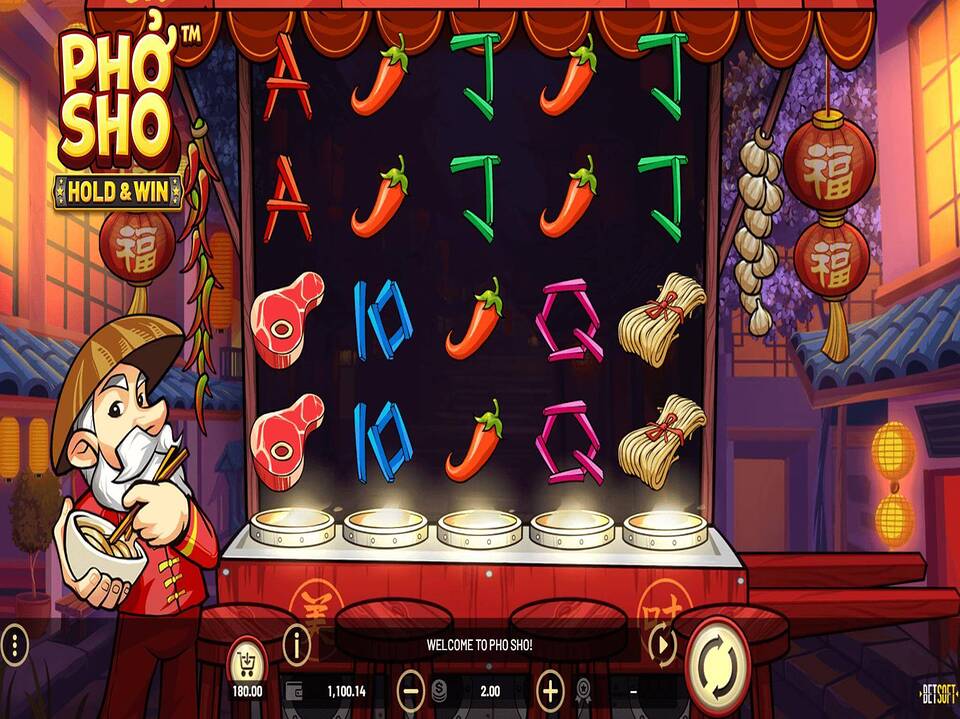Image resolution: width=960 pixels, height=719 pixels.
Task: Open the three-dot options menu
Action: click(x=14, y=645)
